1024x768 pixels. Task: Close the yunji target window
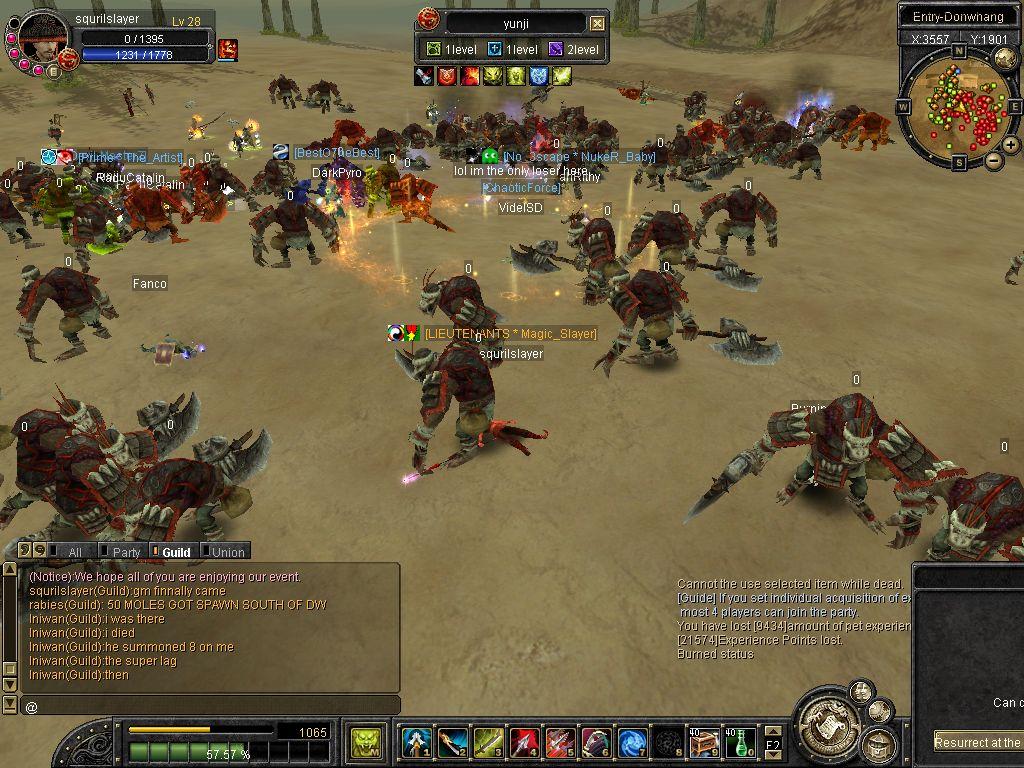(x=597, y=23)
